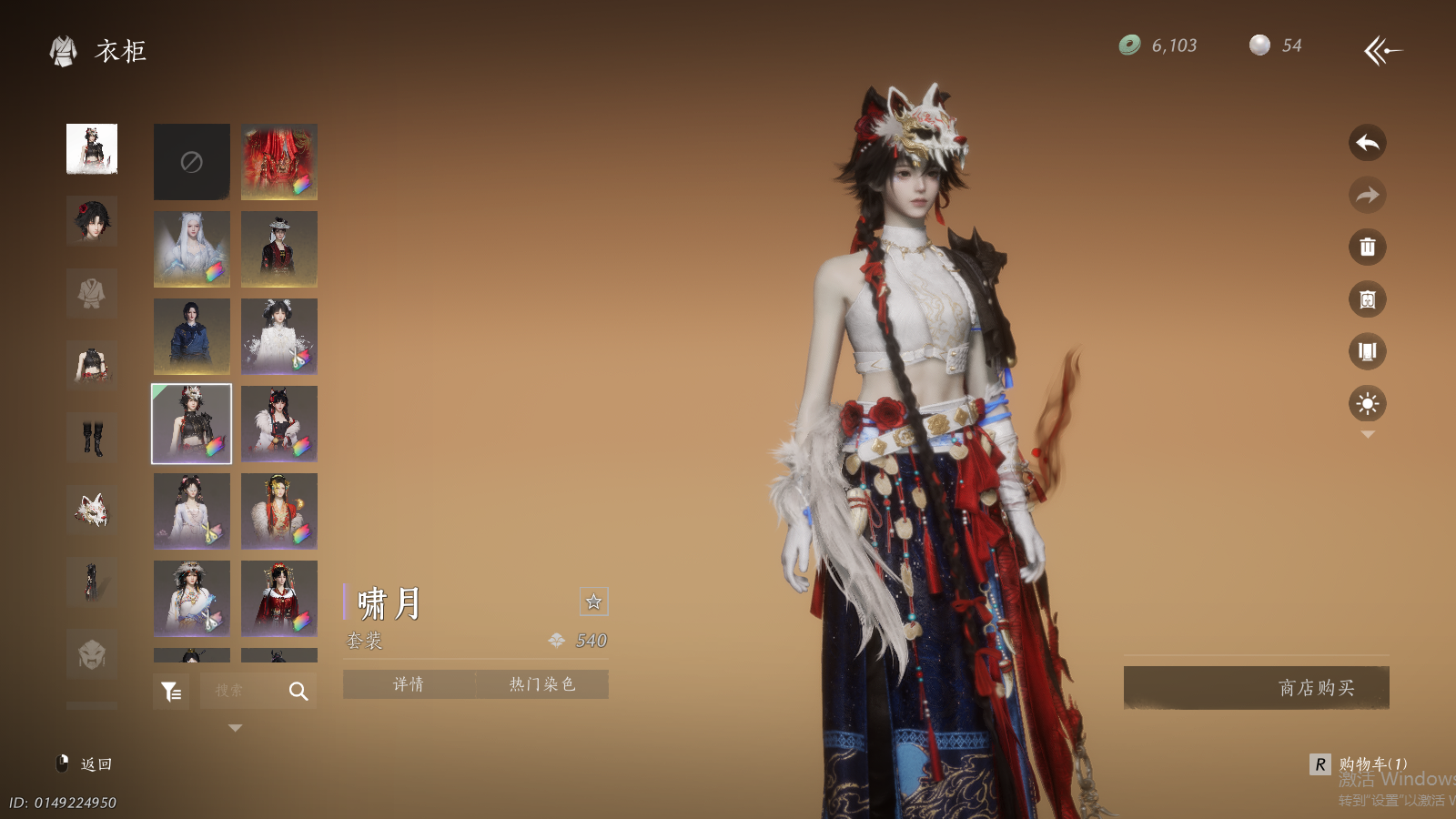Viewport: 1456px width, 819px height.
Task: Choose the red curtain outfit thumbnail
Action: [x=279, y=162]
